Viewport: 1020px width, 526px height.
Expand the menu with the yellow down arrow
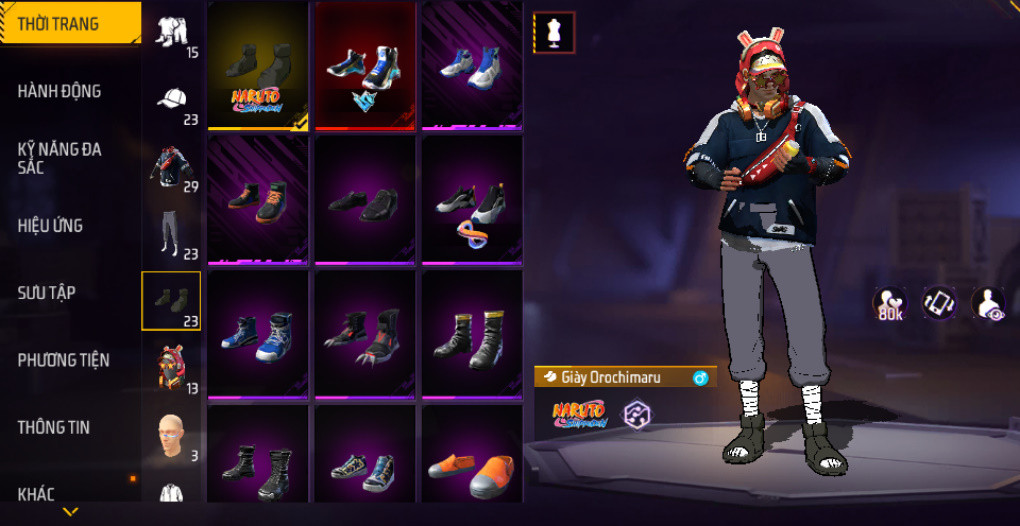tap(70, 511)
